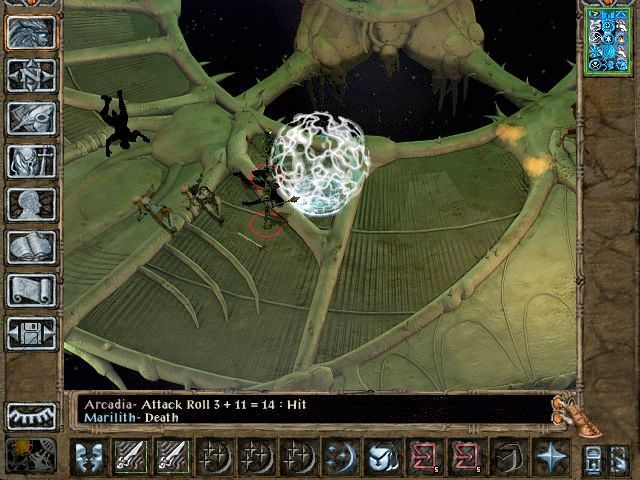Open character record with head bust button
The image size is (640, 480).
(x=31, y=204)
